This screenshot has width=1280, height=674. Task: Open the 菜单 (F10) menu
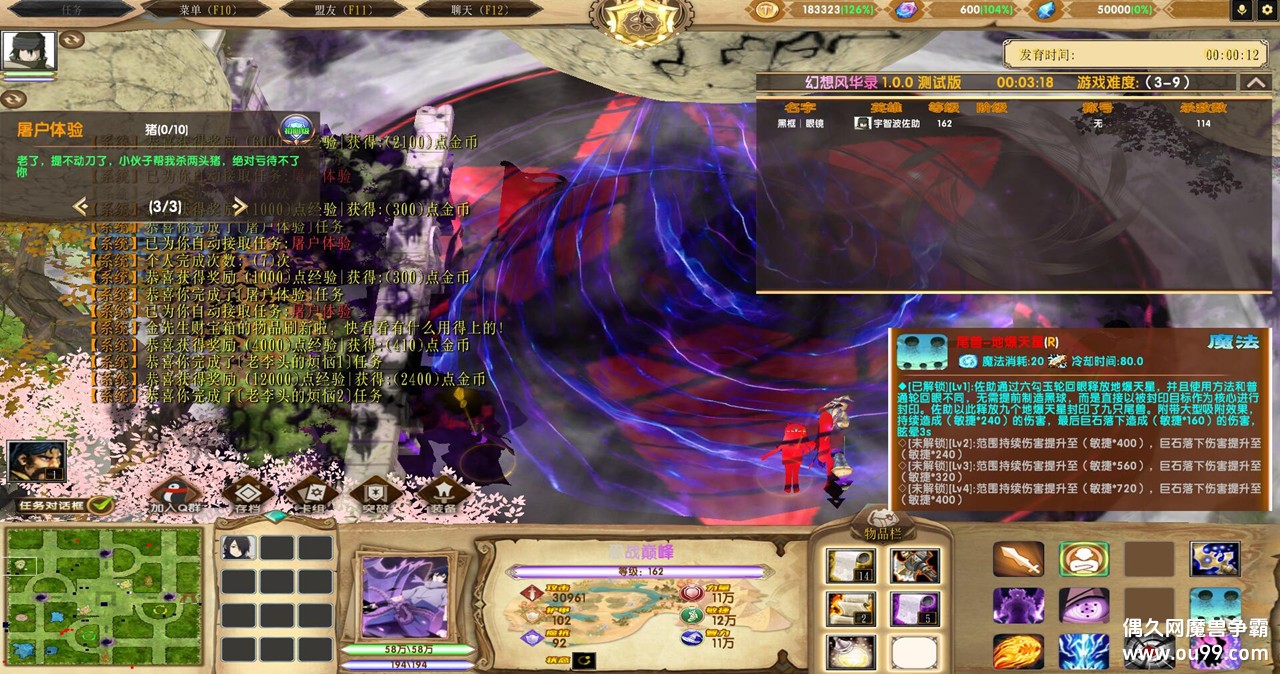pyautogui.click(x=206, y=9)
